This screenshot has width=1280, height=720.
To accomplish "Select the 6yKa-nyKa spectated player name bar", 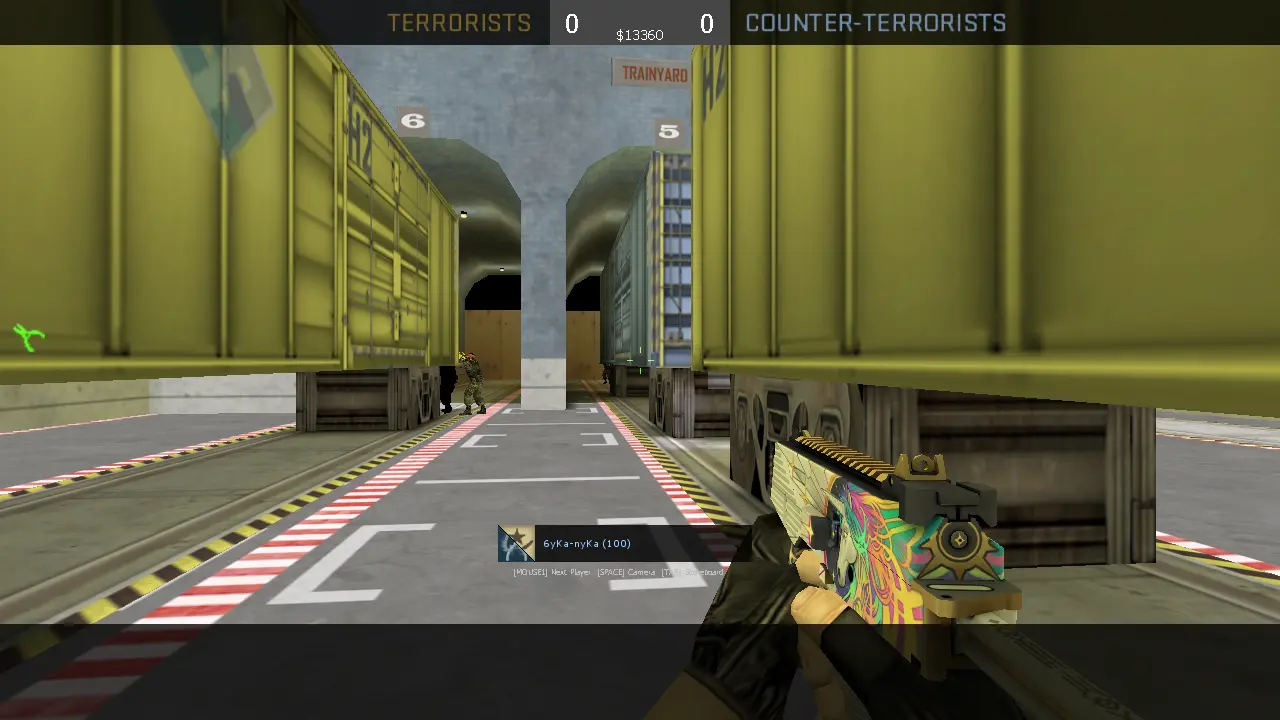I will (x=587, y=544).
